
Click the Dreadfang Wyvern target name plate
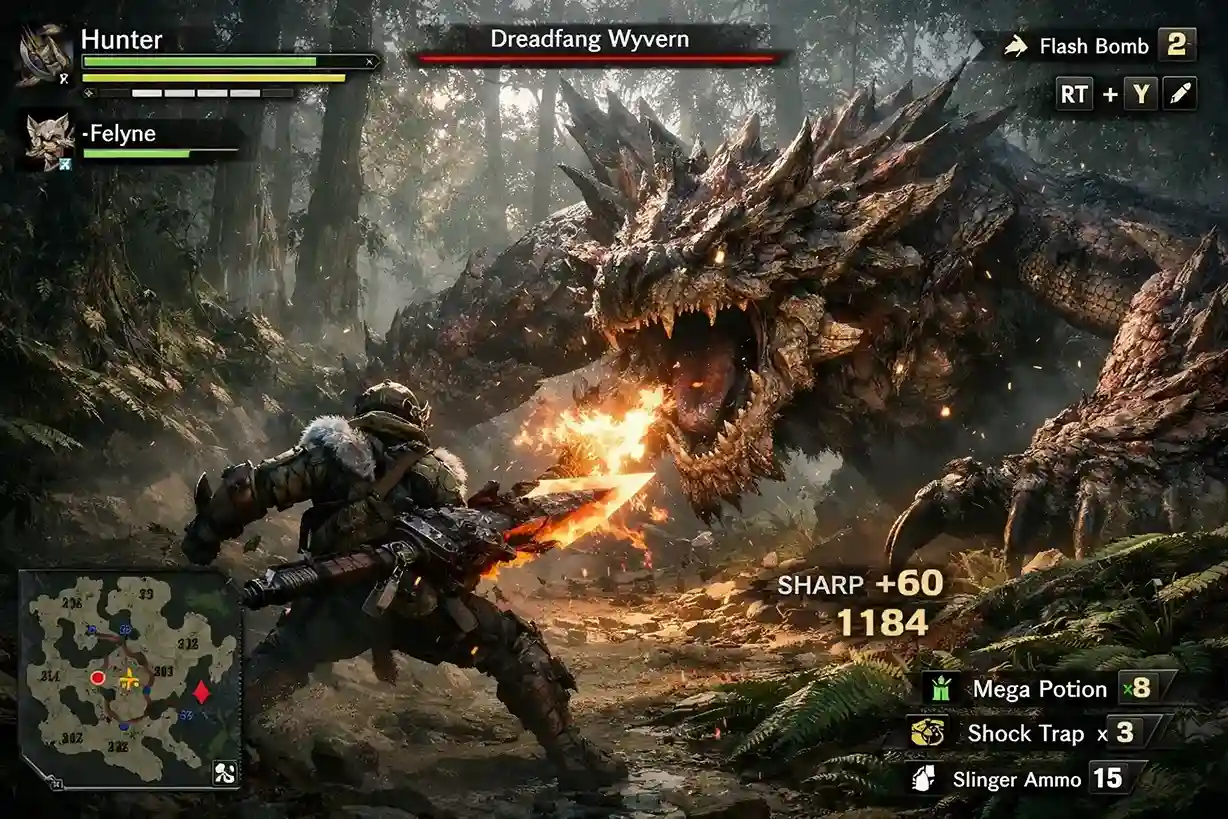click(597, 42)
